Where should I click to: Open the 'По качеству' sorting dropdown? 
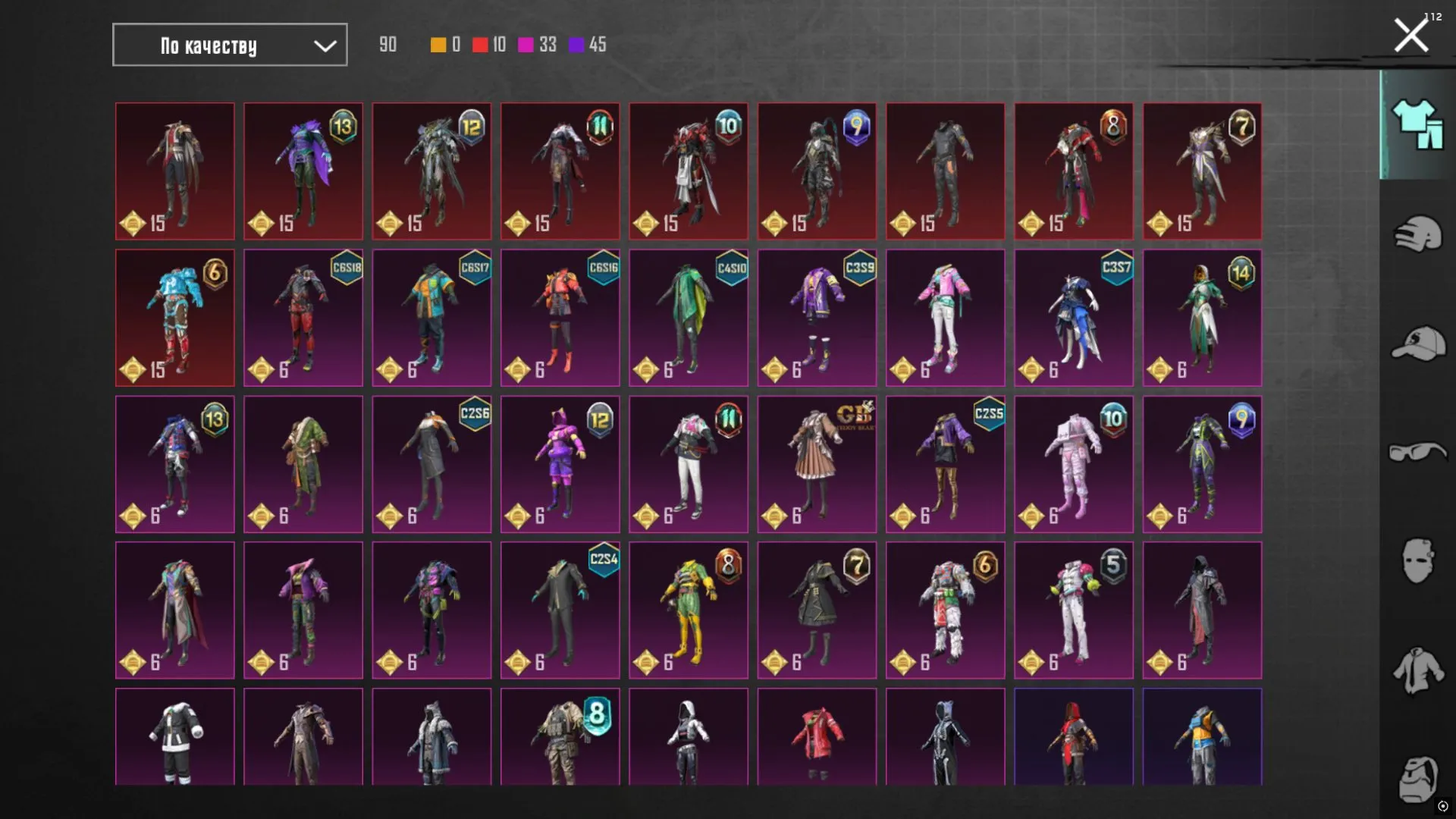[229, 45]
